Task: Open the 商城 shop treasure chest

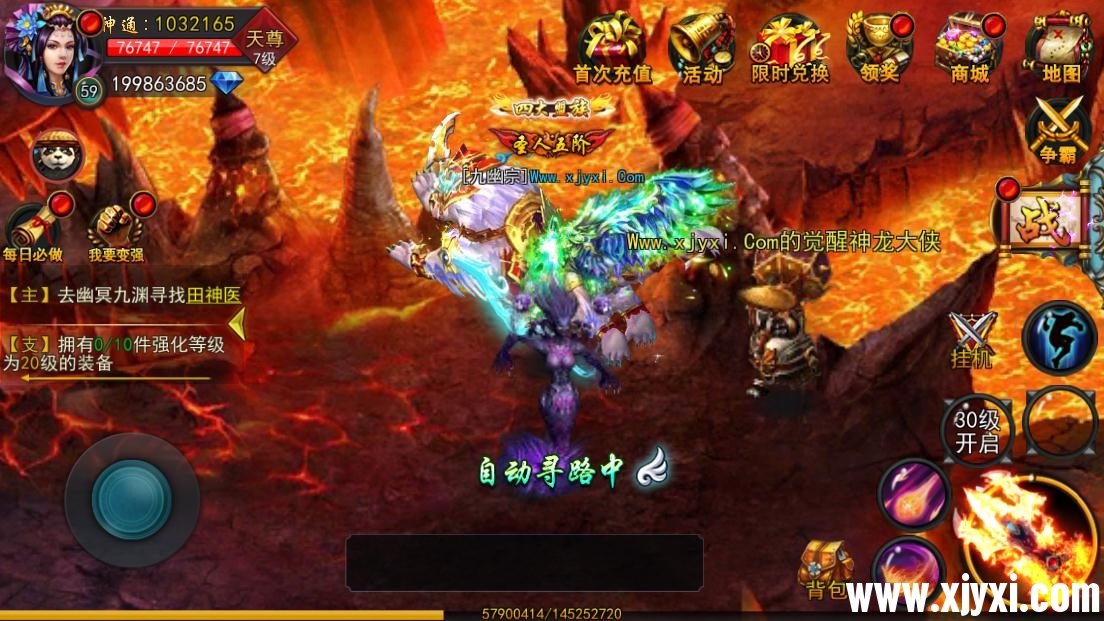Action: pos(967,46)
